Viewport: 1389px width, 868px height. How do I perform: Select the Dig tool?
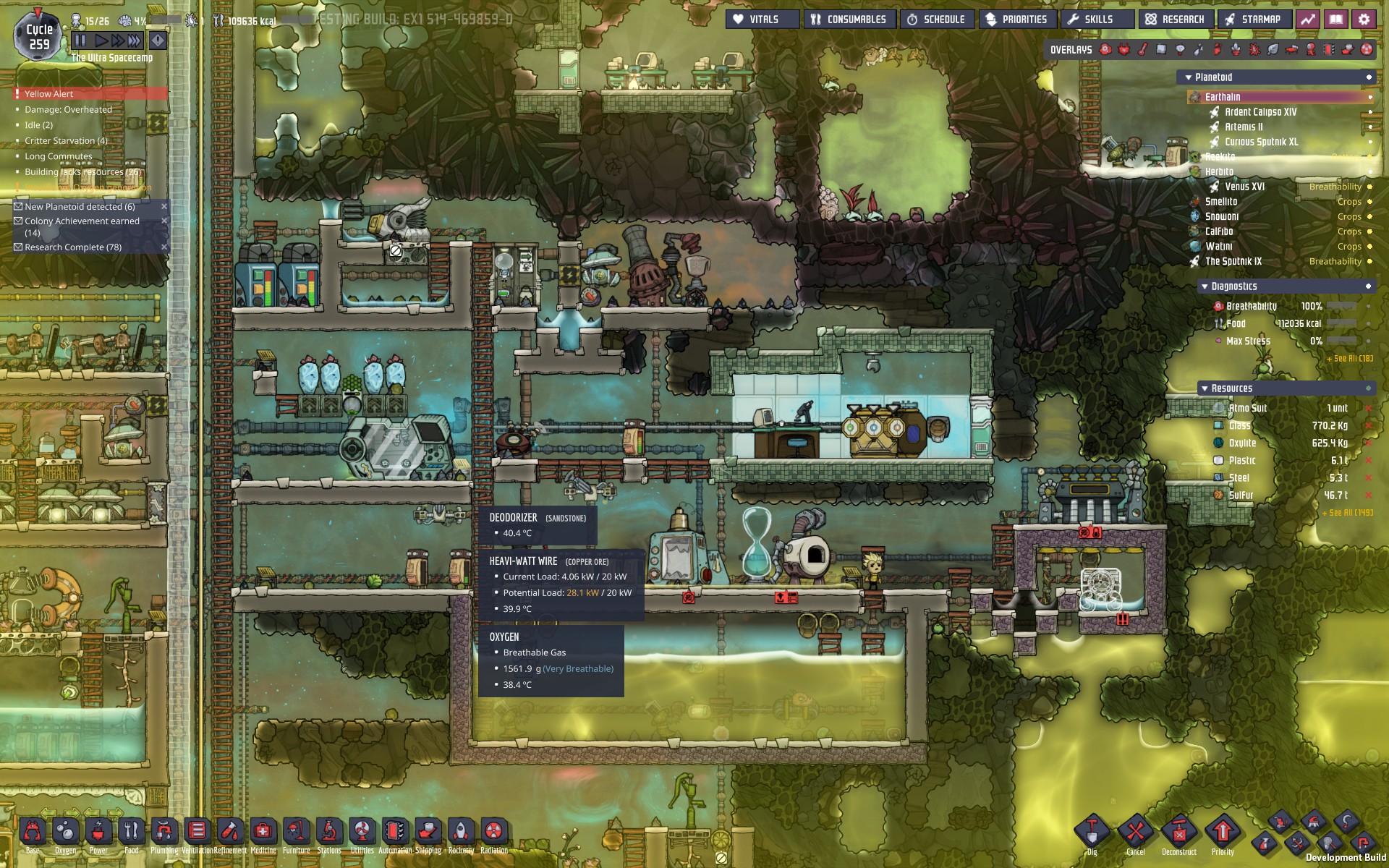click(1092, 832)
